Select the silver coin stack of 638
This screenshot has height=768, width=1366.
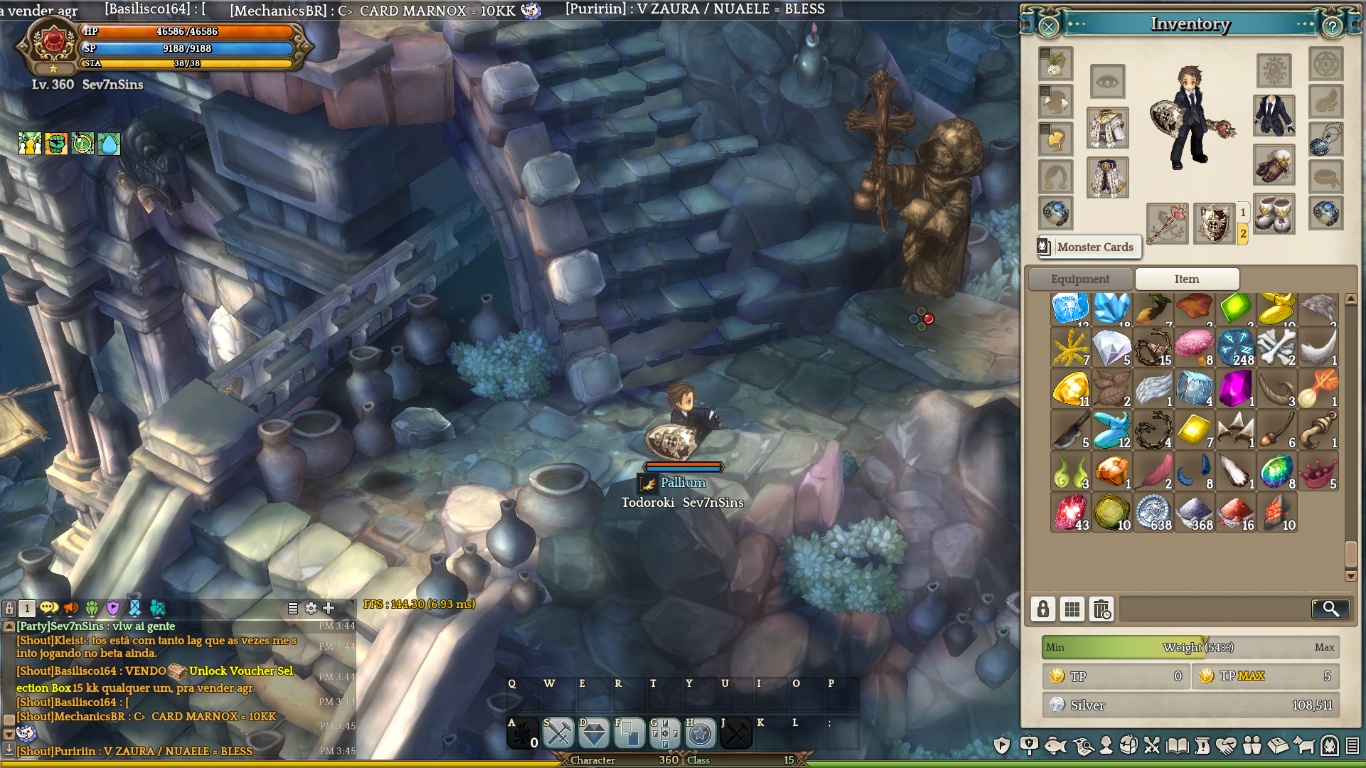coord(1153,511)
